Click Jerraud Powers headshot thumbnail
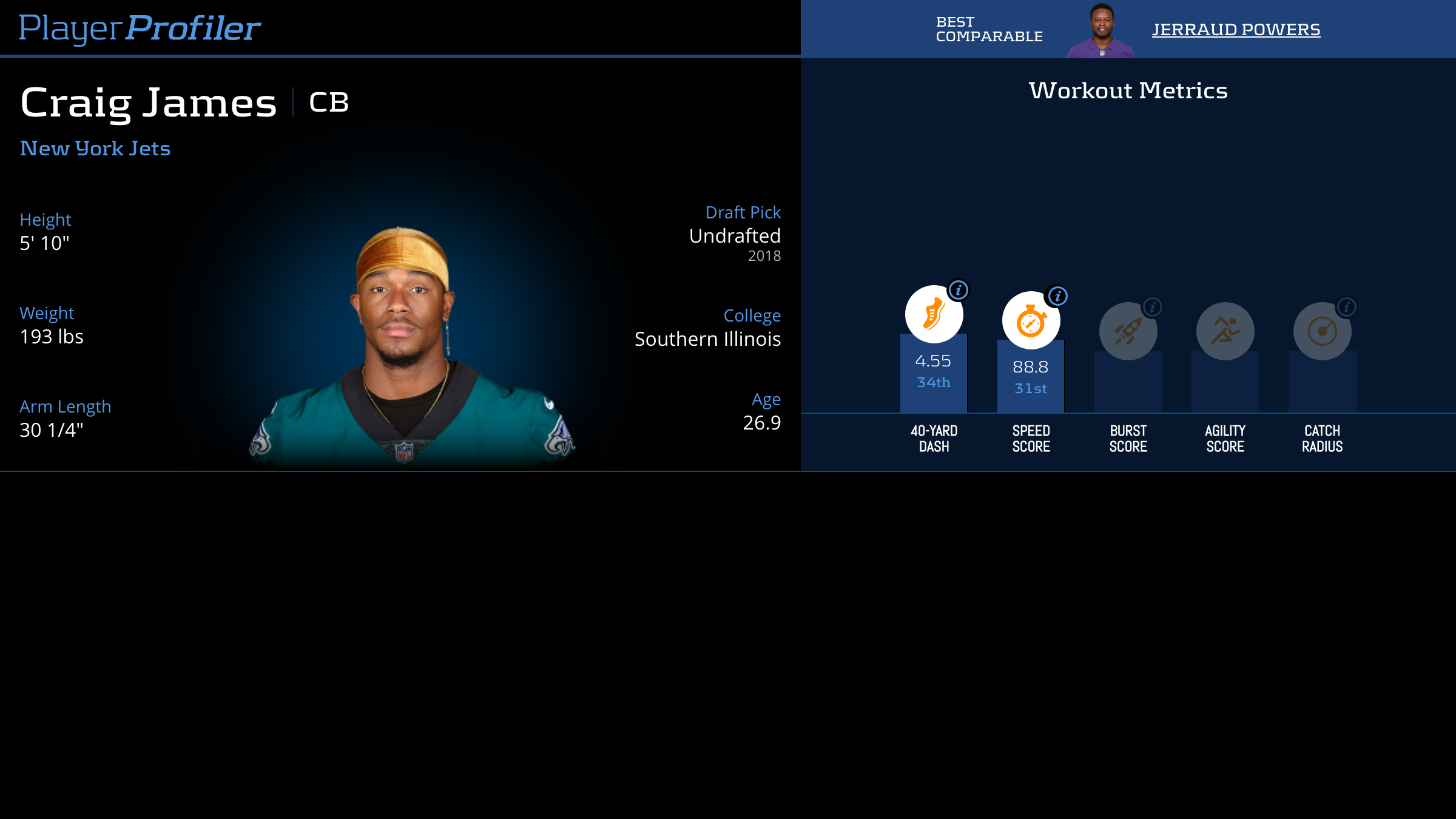The image size is (1456, 819). 1101,30
